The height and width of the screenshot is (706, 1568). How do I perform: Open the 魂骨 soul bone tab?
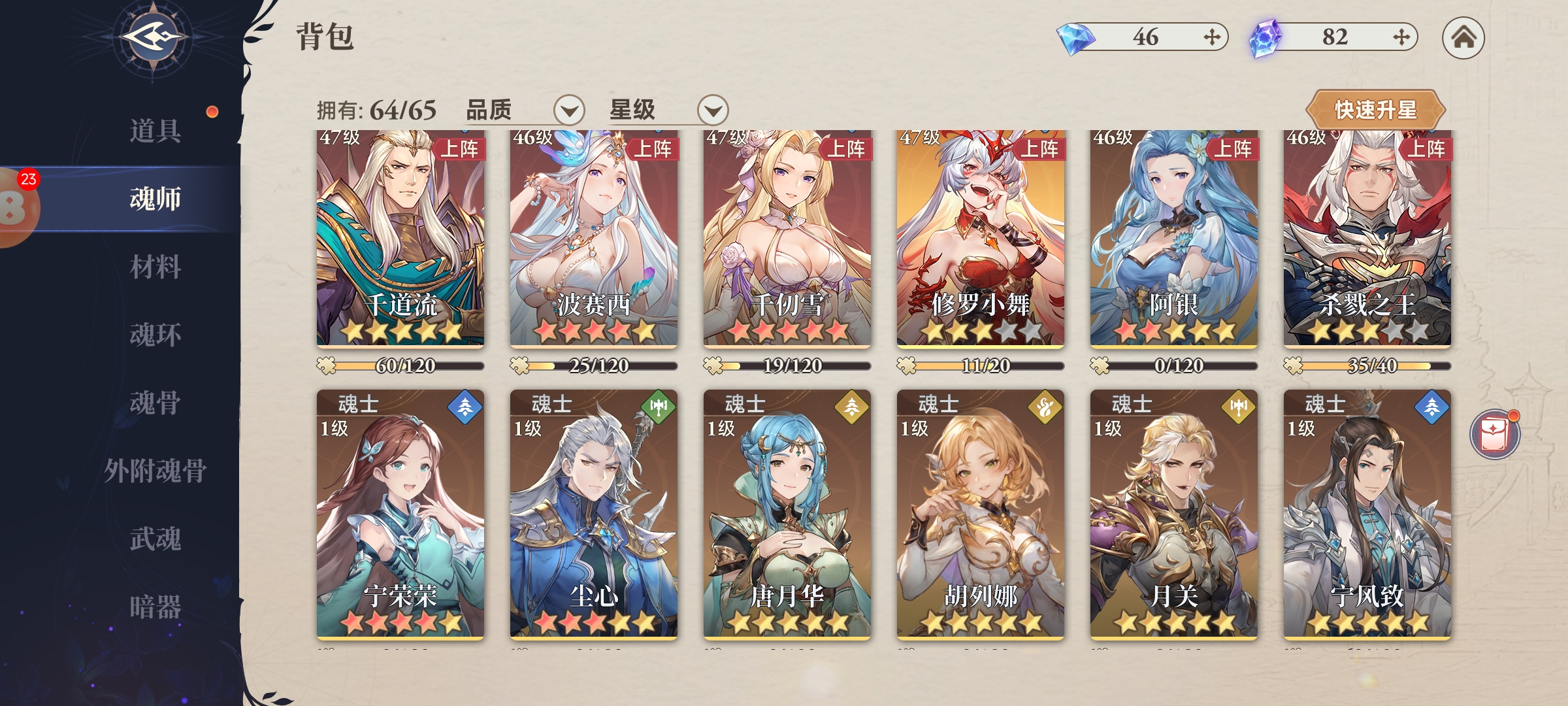pos(155,403)
